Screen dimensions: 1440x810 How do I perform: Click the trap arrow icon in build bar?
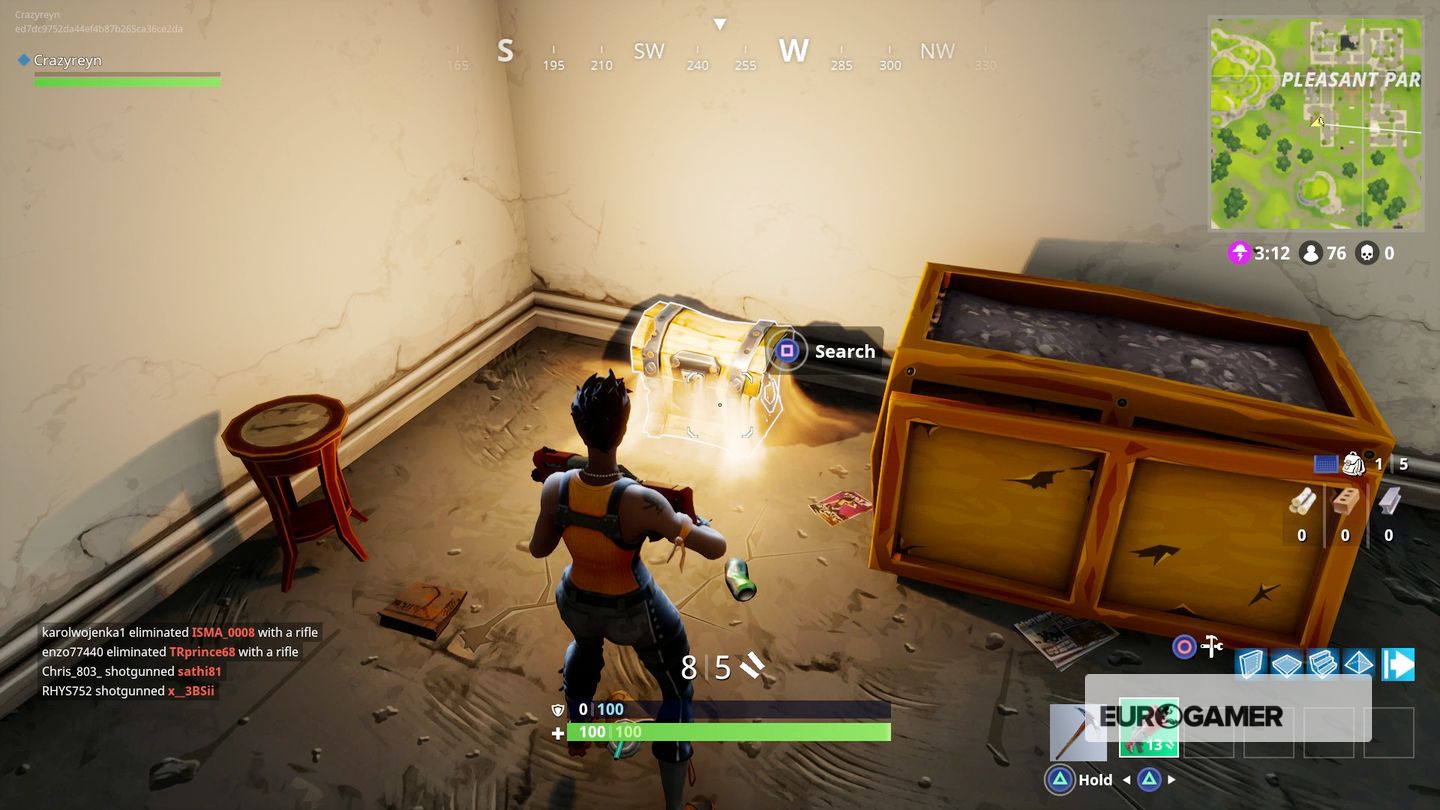(x=1398, y=664)
